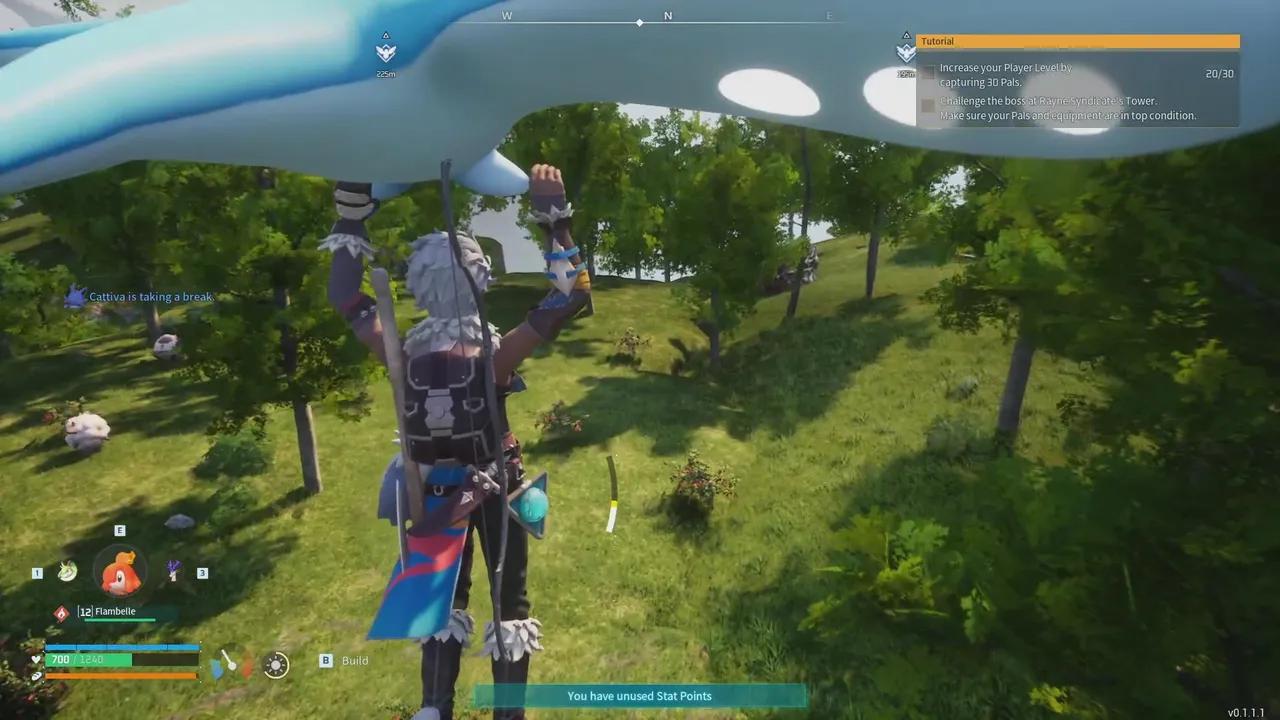
Task: Select the Tutorial header tab
Action: click(938, 41)
